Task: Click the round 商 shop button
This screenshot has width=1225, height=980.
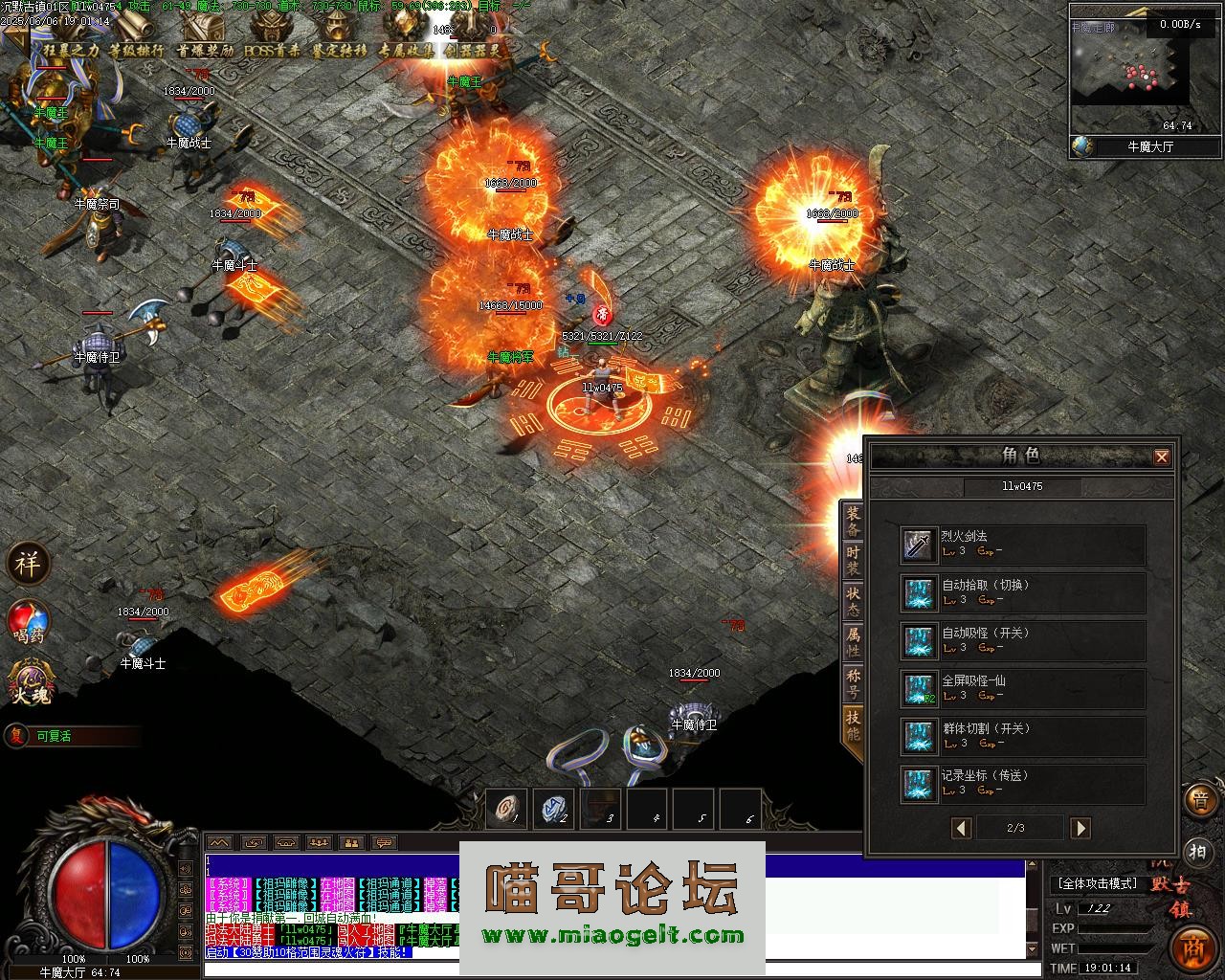Action: 1192,947
